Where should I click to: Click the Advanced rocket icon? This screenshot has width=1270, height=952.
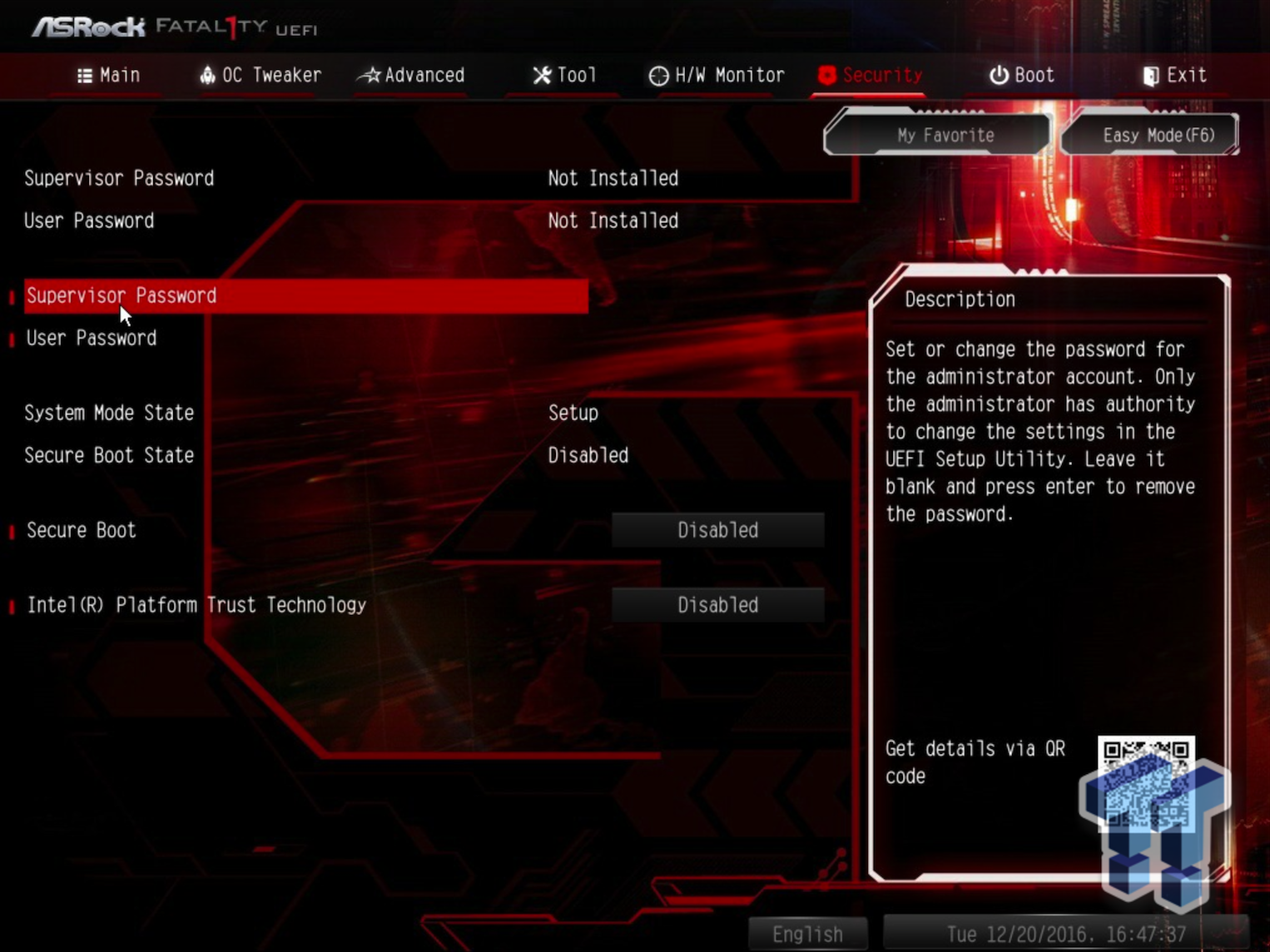click(369, 76)
